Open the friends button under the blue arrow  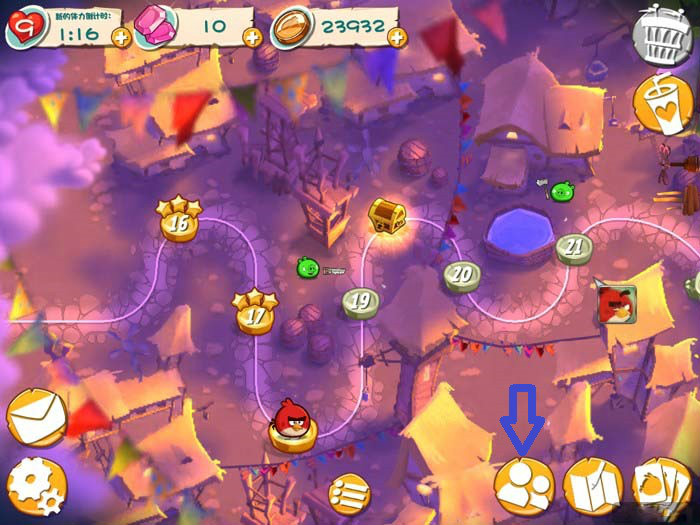524,487
